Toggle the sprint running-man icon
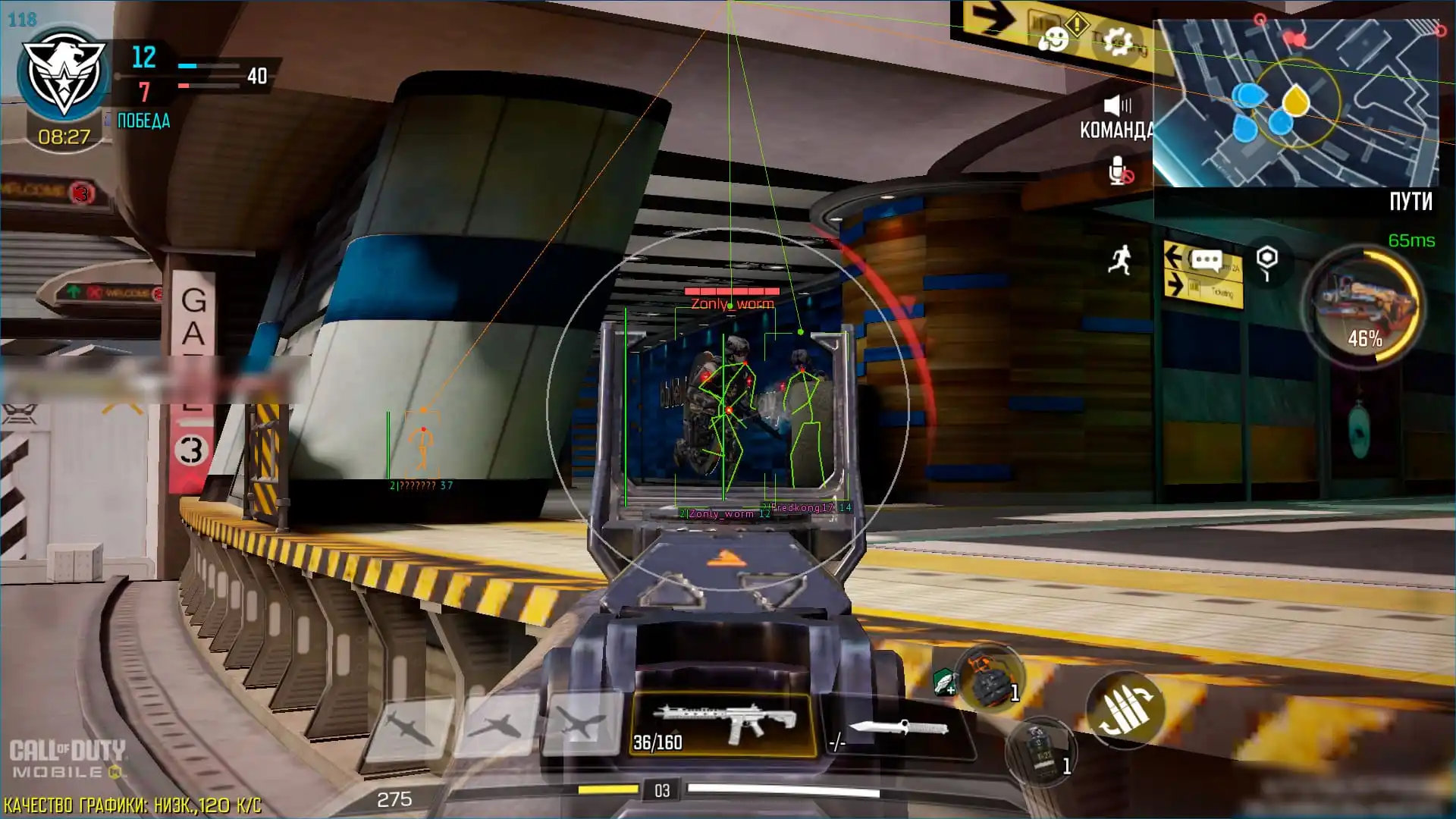Image resolution: width=1456 pixels, height=819 pixels. (1120, 261)
